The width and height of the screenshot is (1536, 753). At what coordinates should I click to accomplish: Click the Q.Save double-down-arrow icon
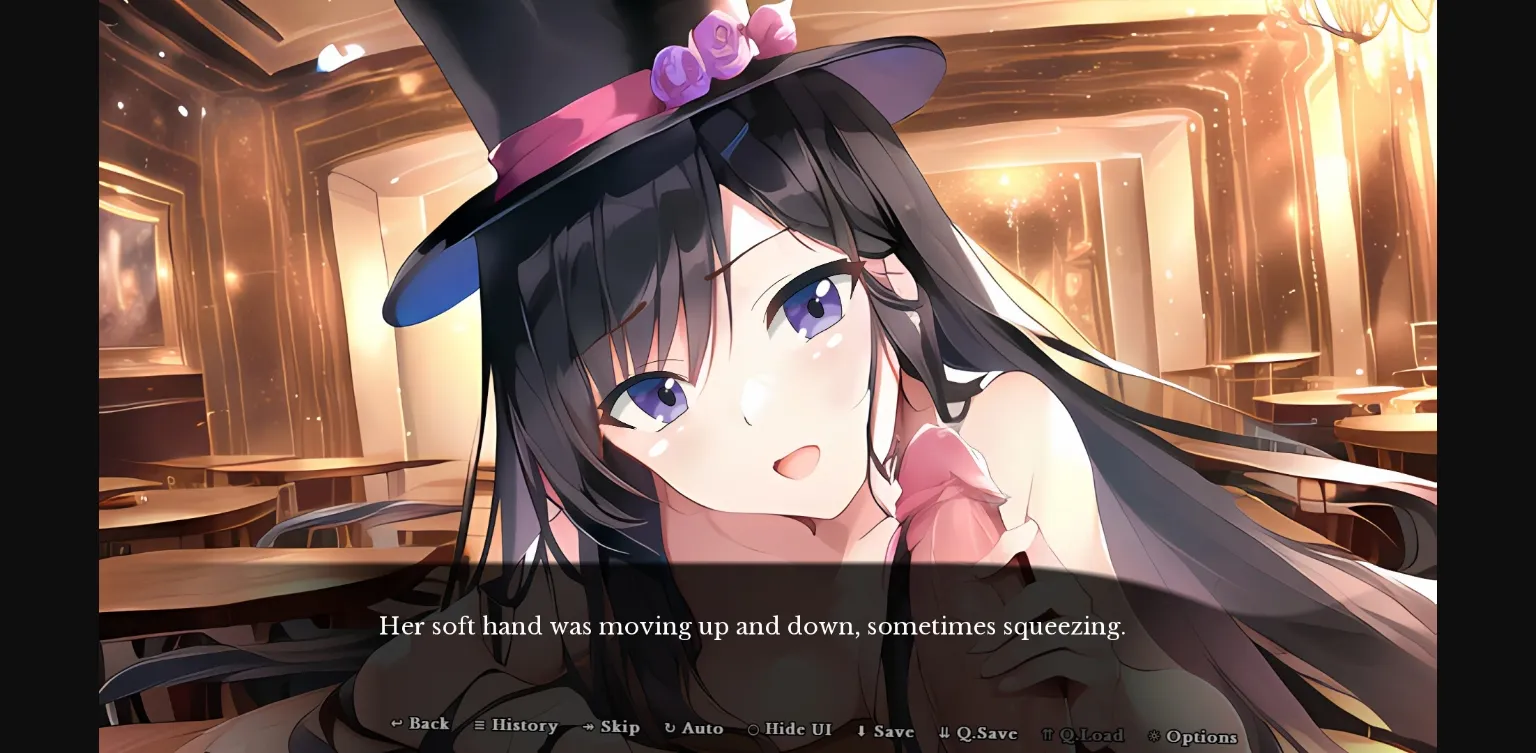coord(944,731)
